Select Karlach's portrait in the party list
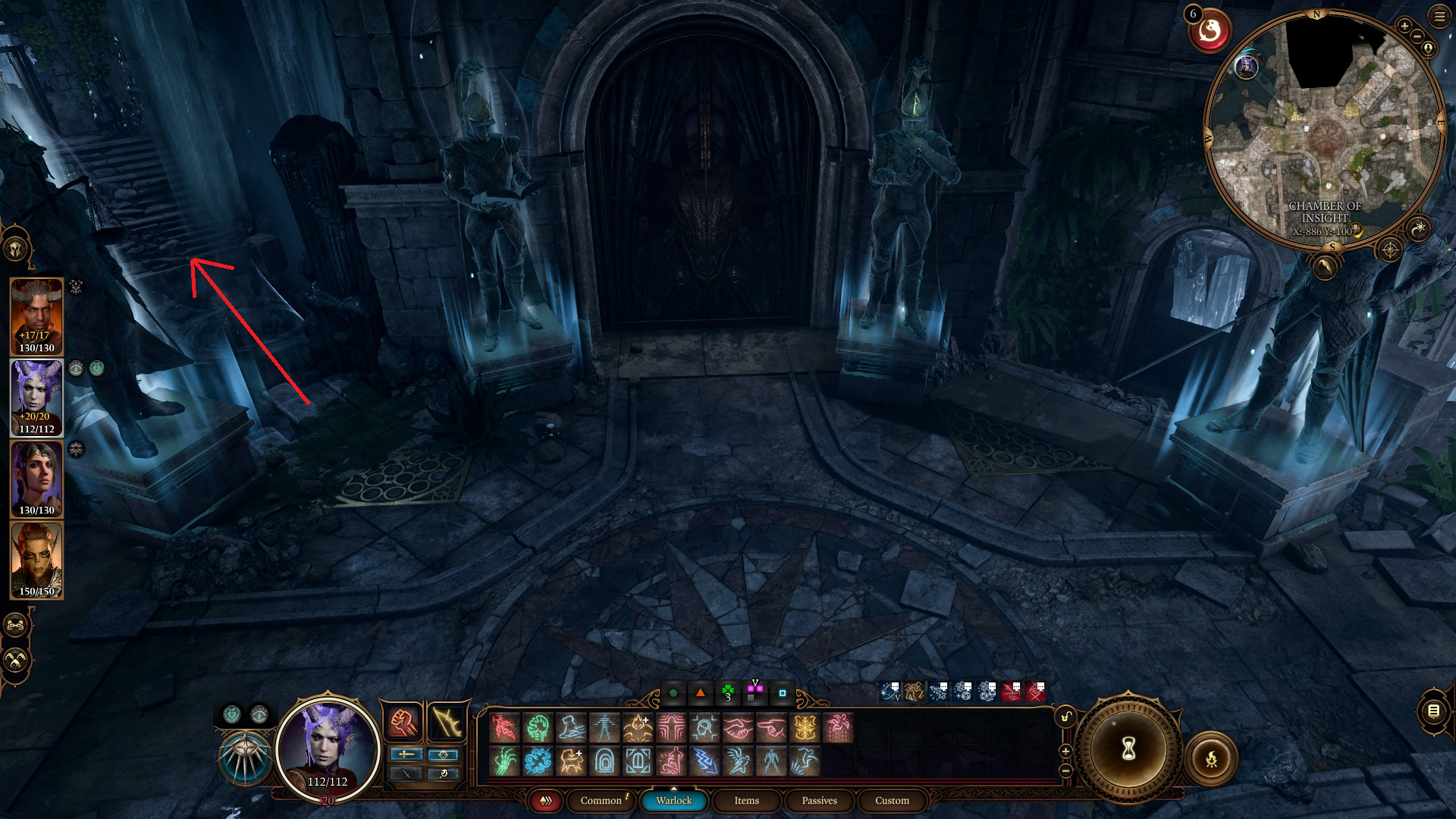This screenshot has height=819, width=1456. 36,561
